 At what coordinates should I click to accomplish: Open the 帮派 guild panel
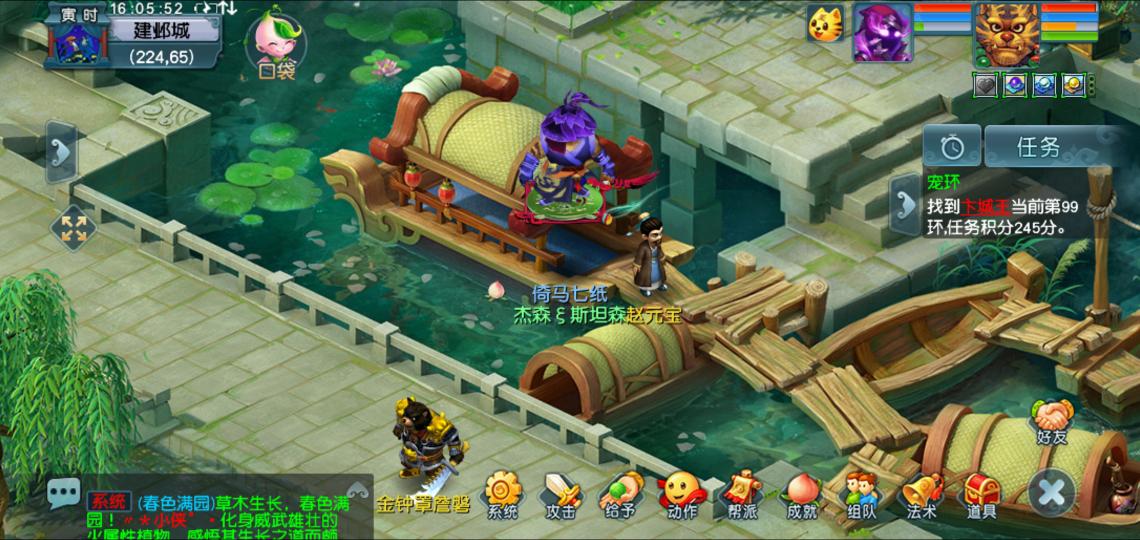(x=741, y=494)
